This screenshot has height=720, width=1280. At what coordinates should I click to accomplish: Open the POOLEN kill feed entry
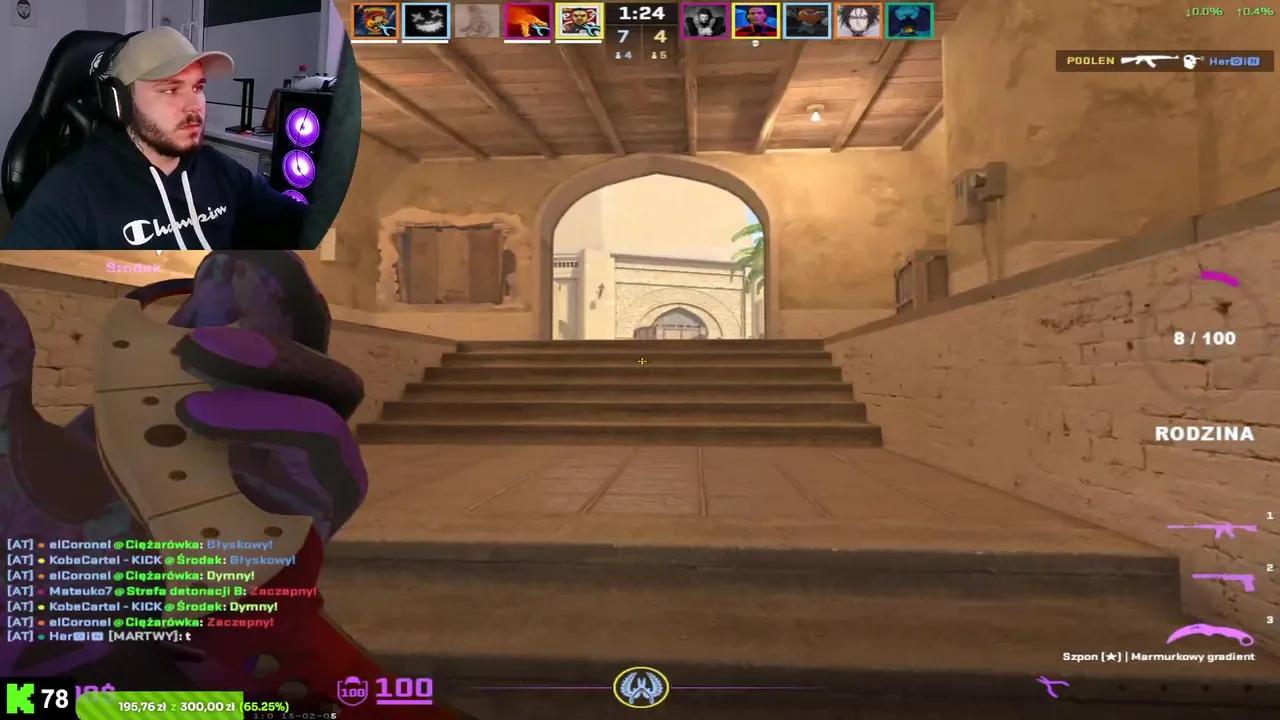pos(1089,61)
